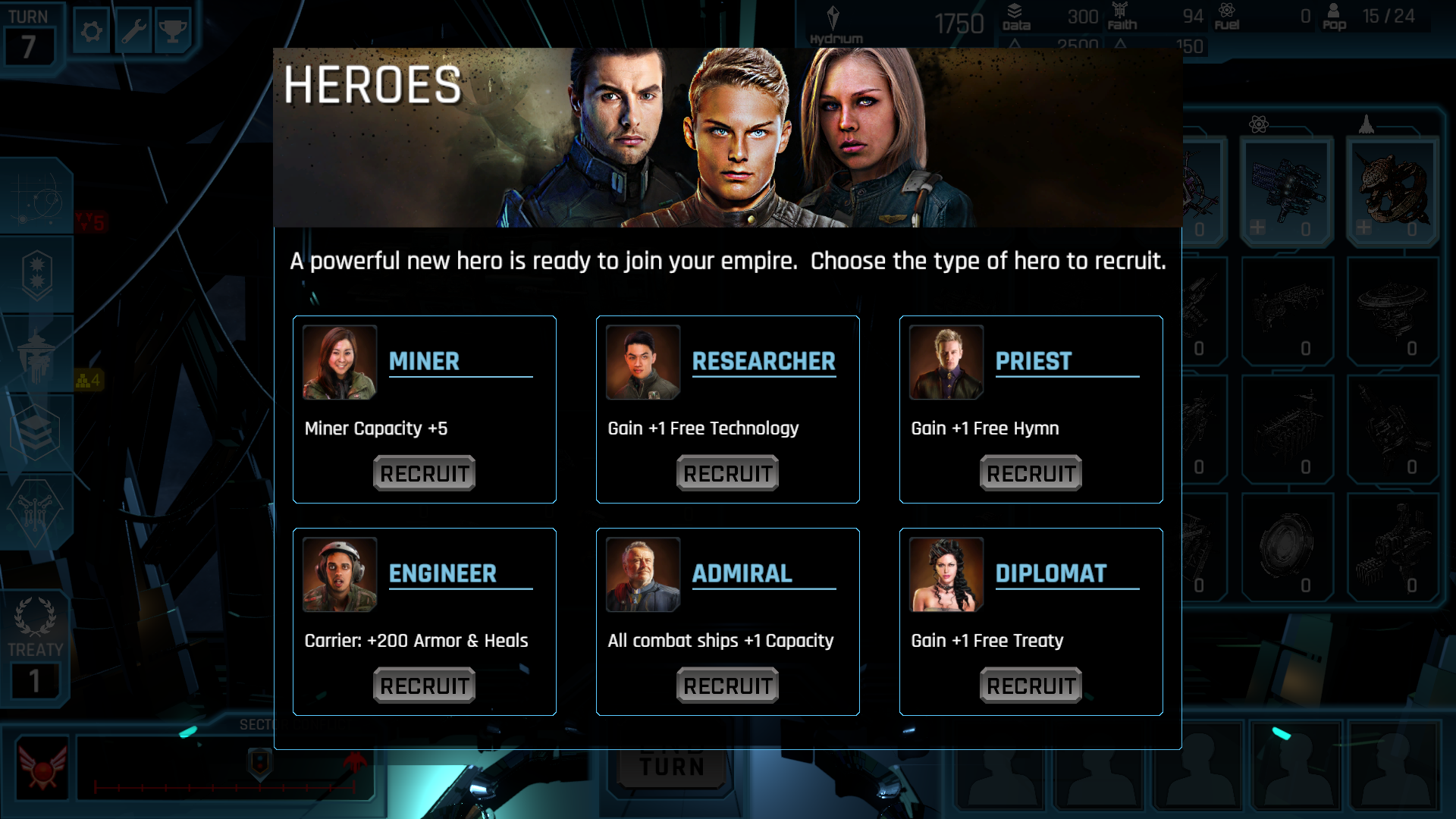1456x819 pixels.
Task: Select the Admiral portrait
Action: pyautogui.click(x=643, y=575)
